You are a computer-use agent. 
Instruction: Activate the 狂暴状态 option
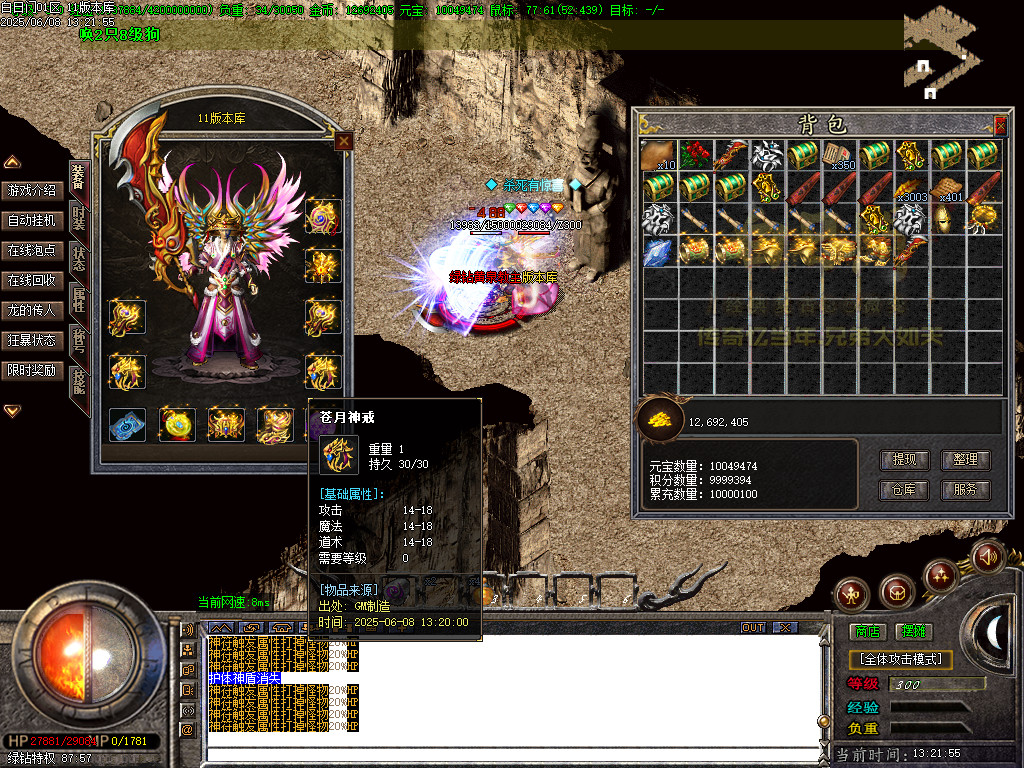tap(33, 340)
